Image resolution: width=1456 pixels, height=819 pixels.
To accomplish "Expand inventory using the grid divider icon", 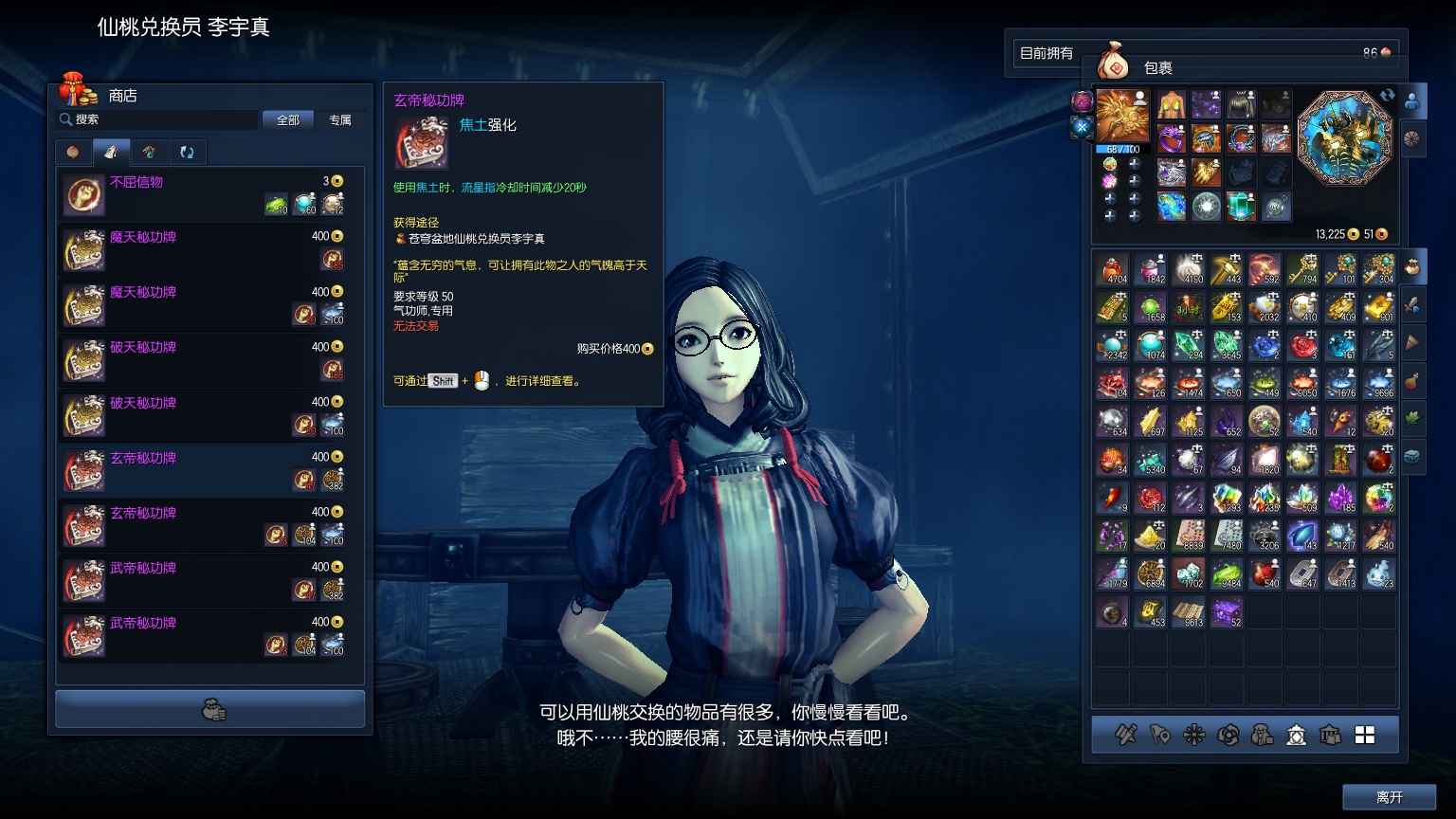I will click(x=1367, y=735).
